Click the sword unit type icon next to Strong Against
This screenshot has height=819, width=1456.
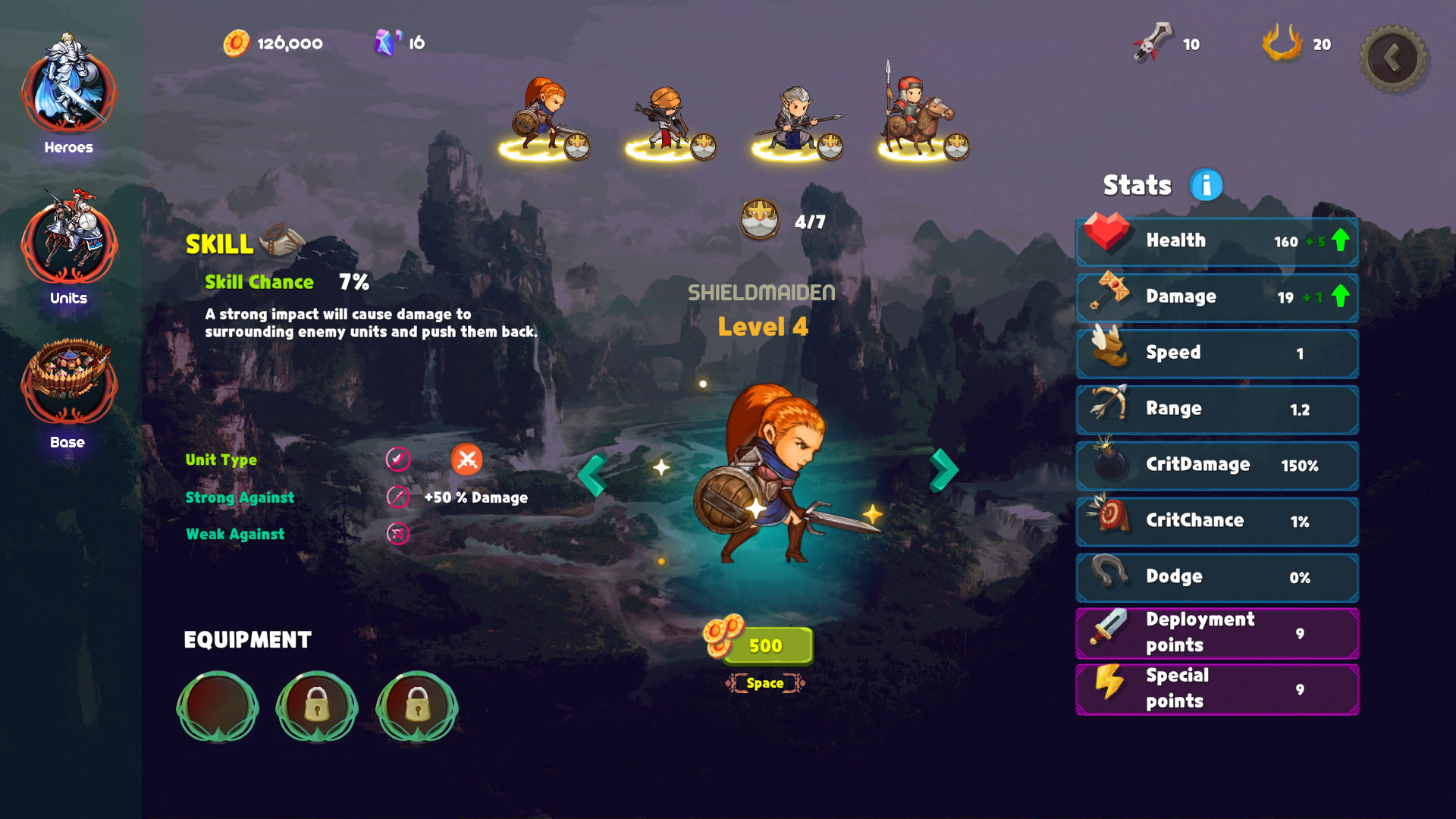click(397, 497)
